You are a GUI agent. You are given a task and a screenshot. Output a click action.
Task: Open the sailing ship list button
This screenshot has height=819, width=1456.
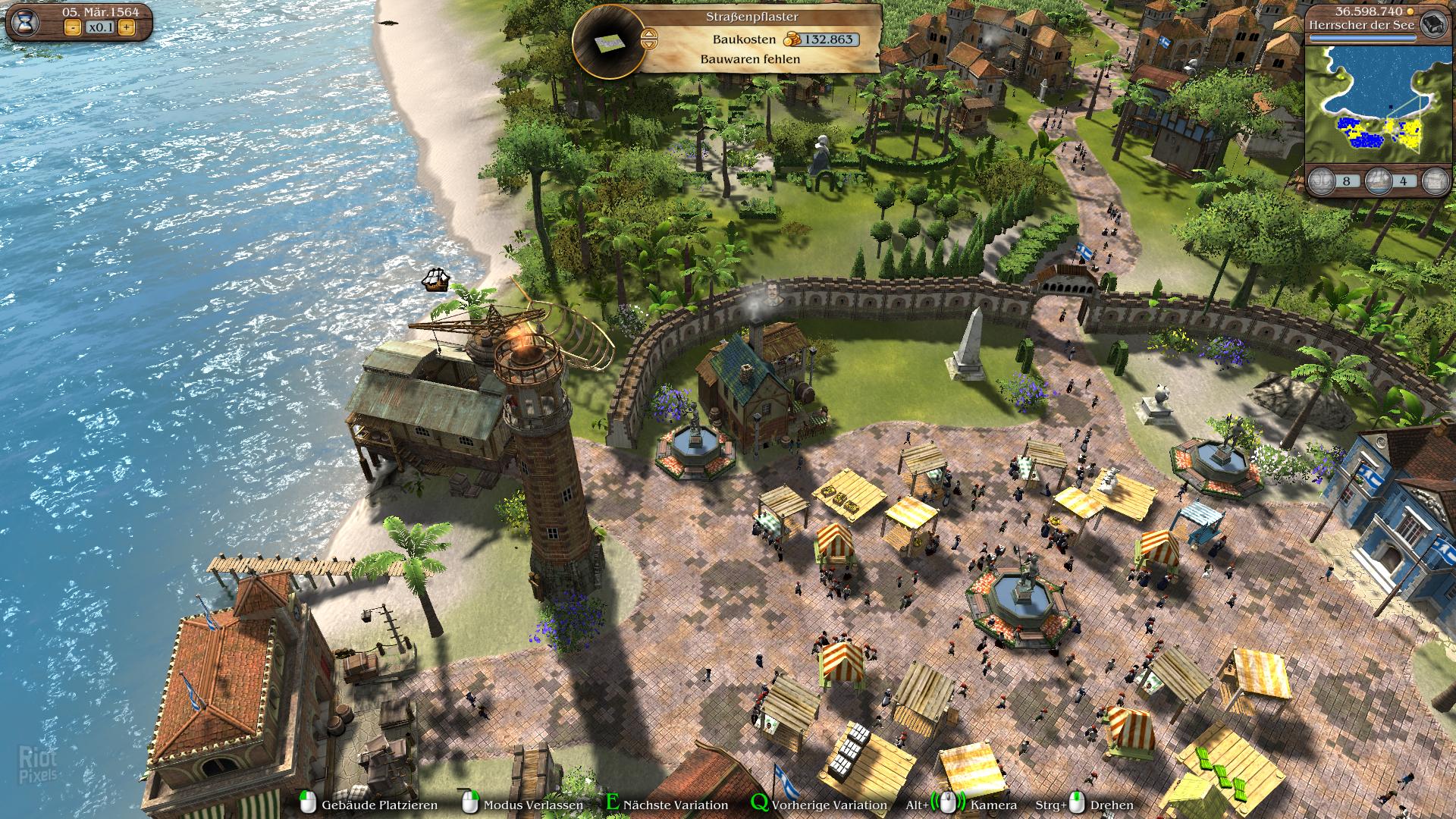coord(1378,181)
